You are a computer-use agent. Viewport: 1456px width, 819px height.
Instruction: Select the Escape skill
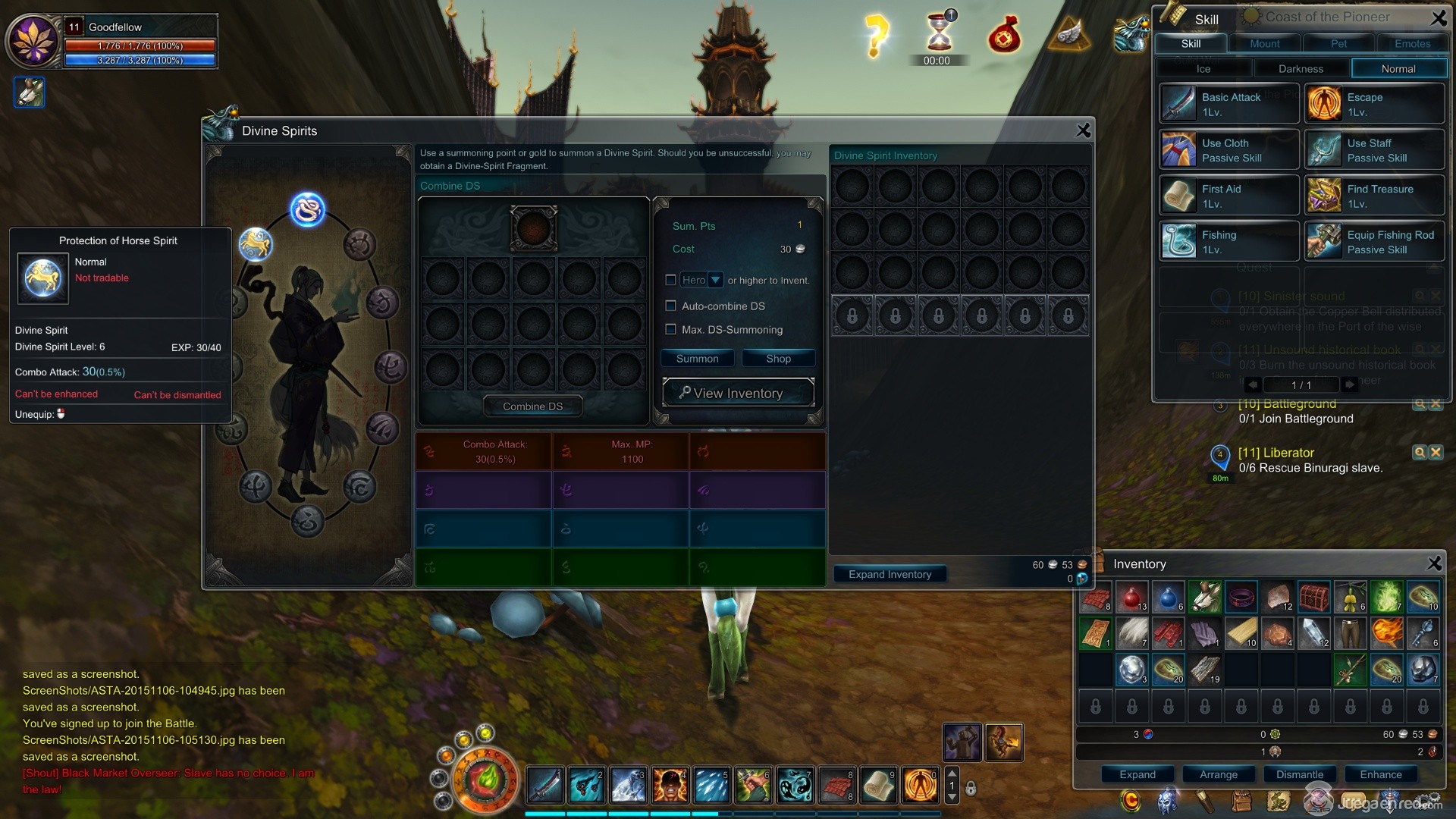click(x=1373, y=104)
